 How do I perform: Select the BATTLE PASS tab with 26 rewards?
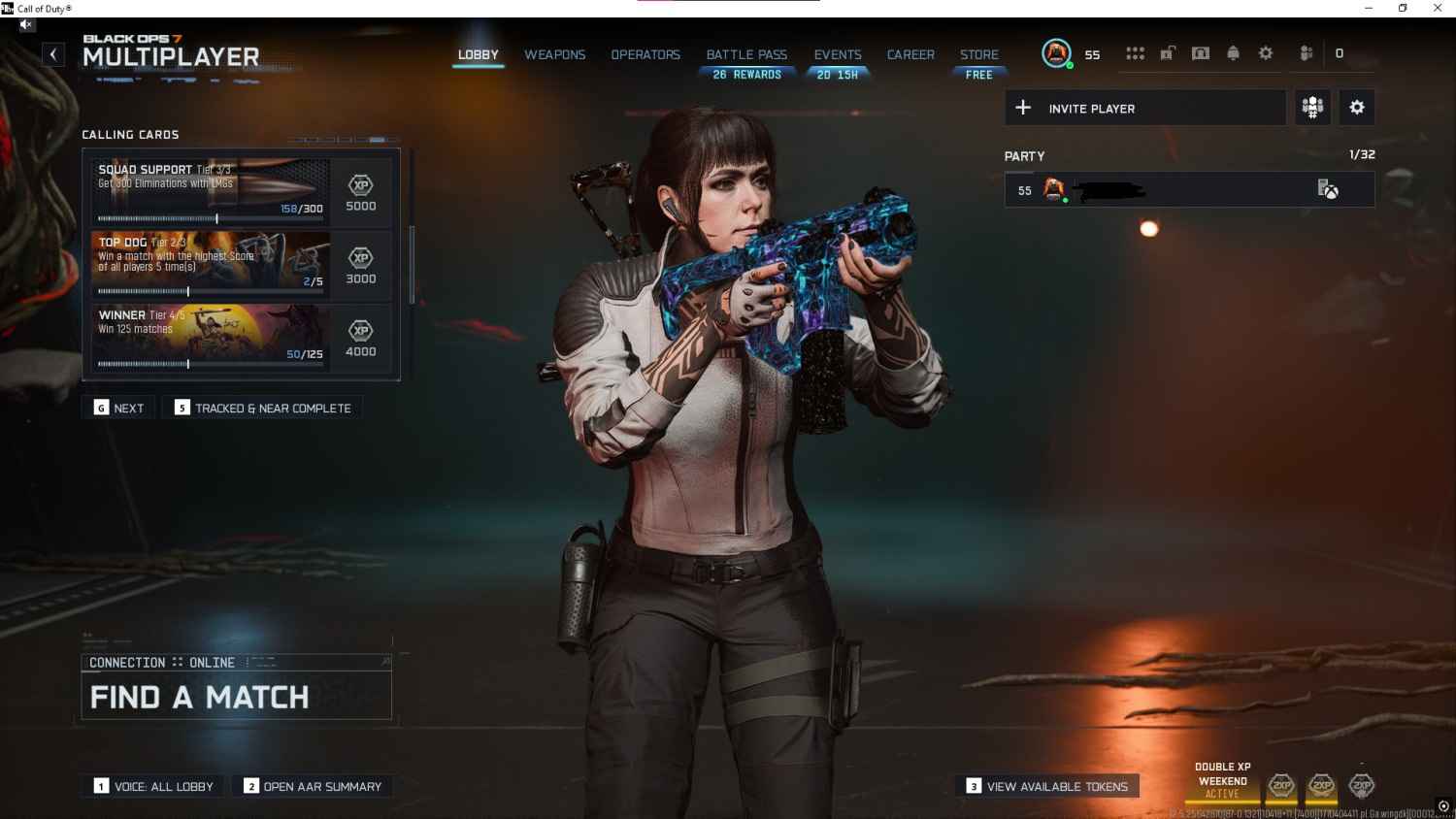746,54
